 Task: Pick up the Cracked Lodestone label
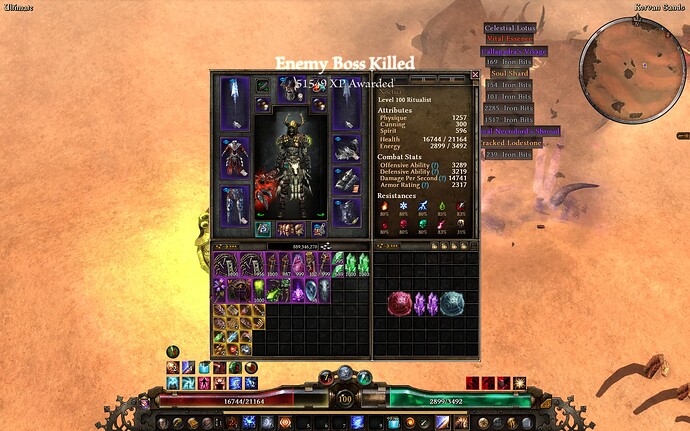pos(514,143)
